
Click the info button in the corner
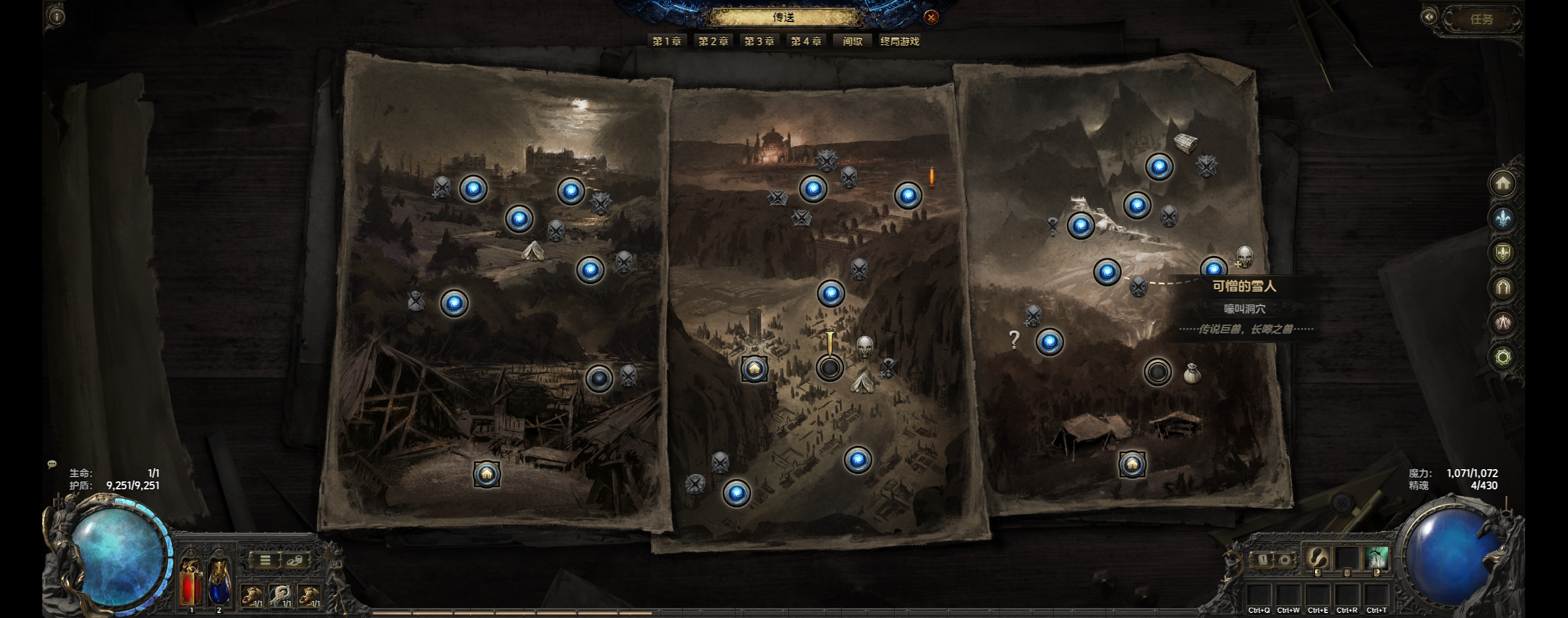pyautogui.click(x=56, y=17)
